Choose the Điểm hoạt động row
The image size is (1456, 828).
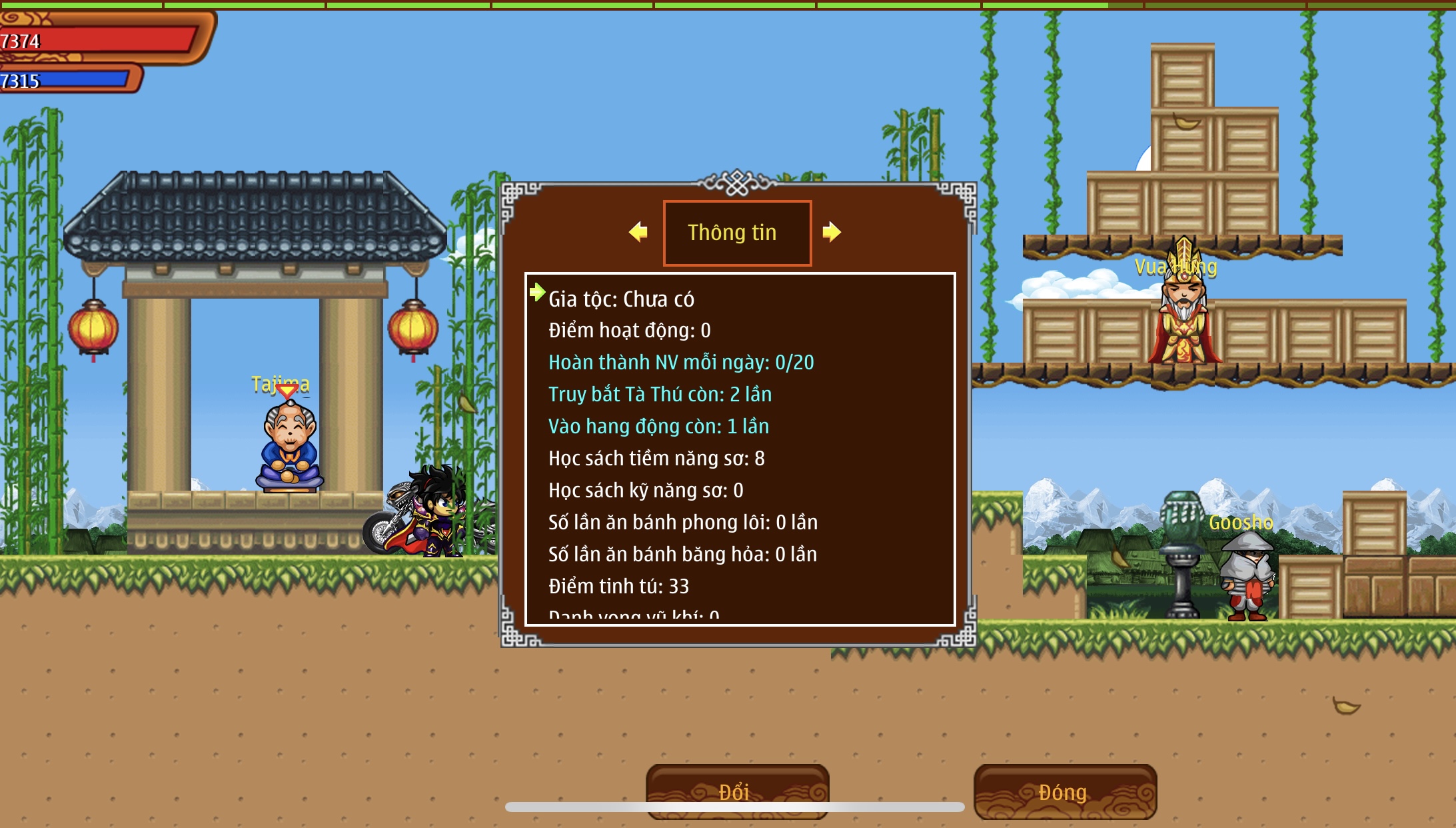tap(629, 331)
